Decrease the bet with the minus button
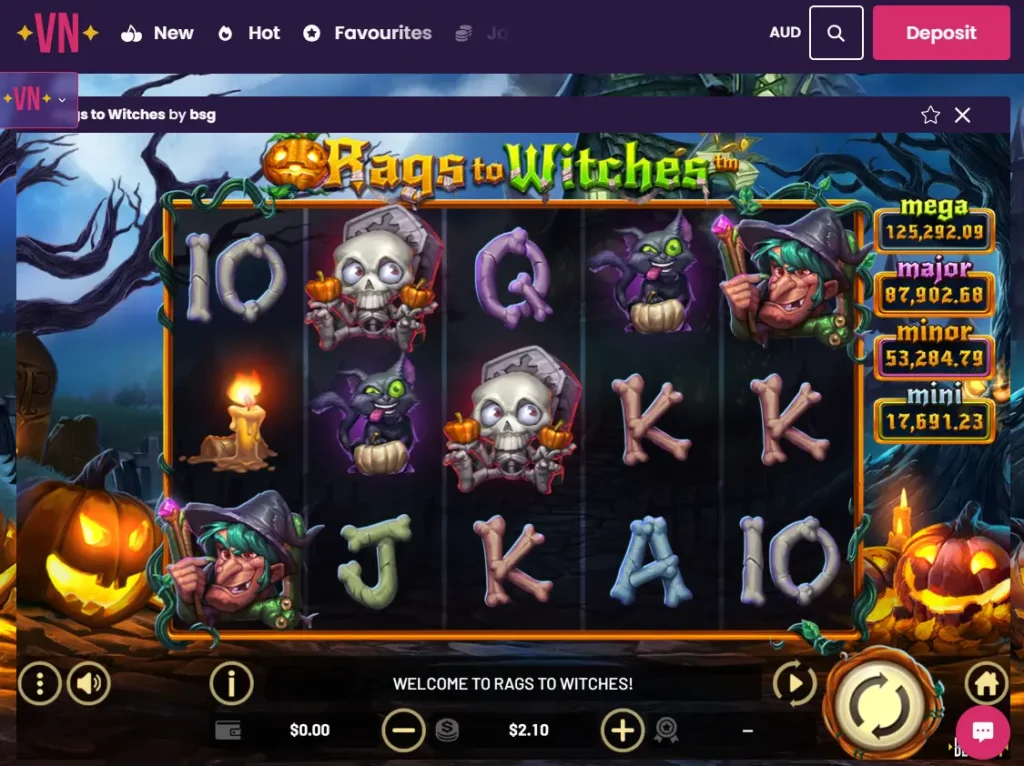 (x=403, y=731)
